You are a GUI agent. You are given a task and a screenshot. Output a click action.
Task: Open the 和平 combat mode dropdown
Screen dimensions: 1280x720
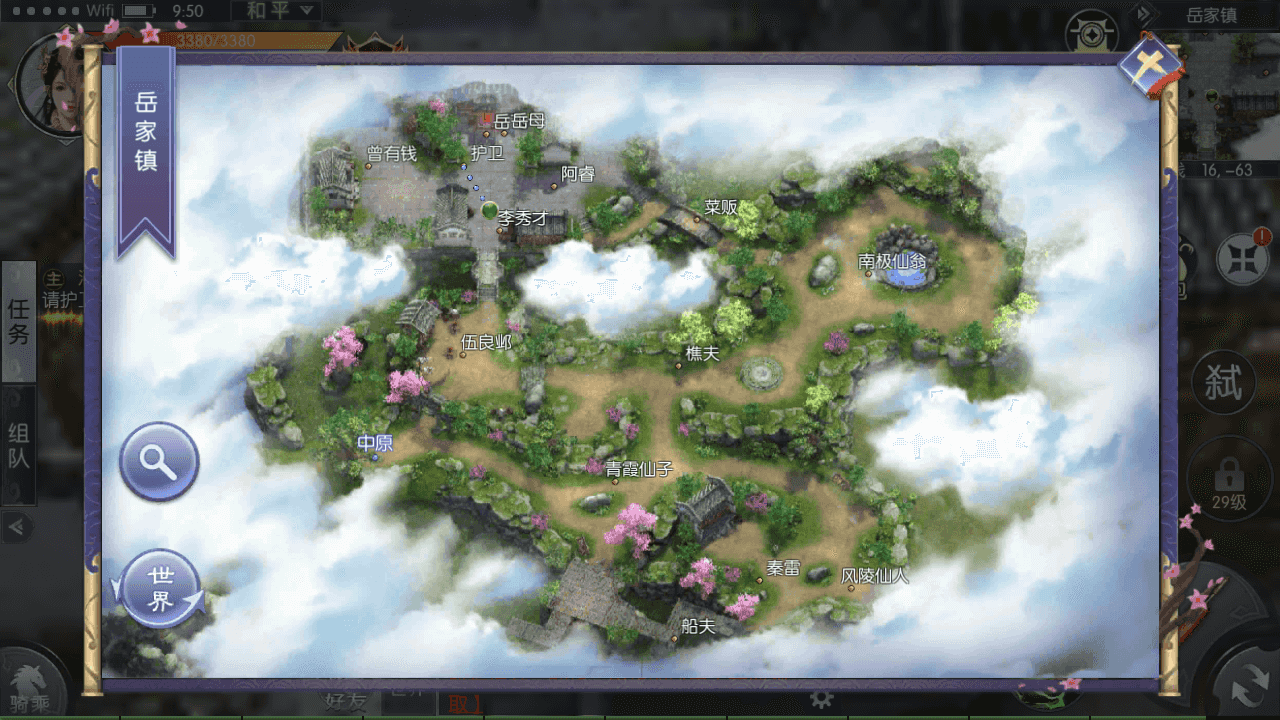point(276,12)
